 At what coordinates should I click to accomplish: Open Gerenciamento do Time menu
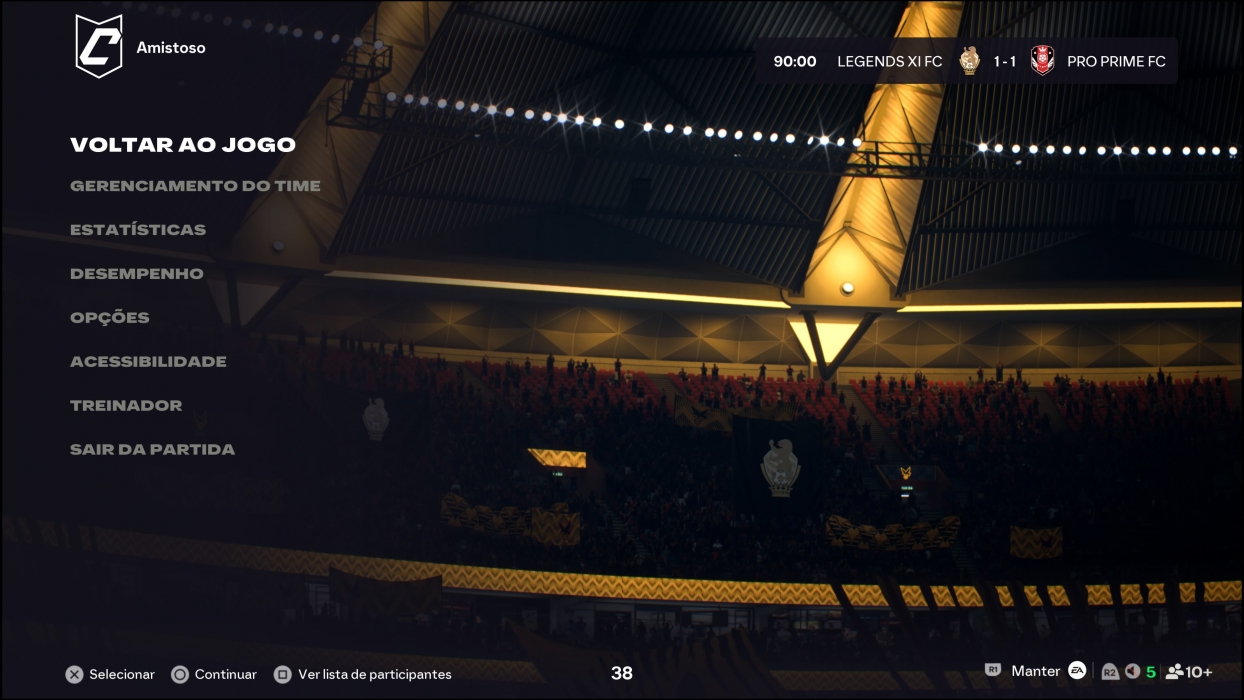point(195,186)
